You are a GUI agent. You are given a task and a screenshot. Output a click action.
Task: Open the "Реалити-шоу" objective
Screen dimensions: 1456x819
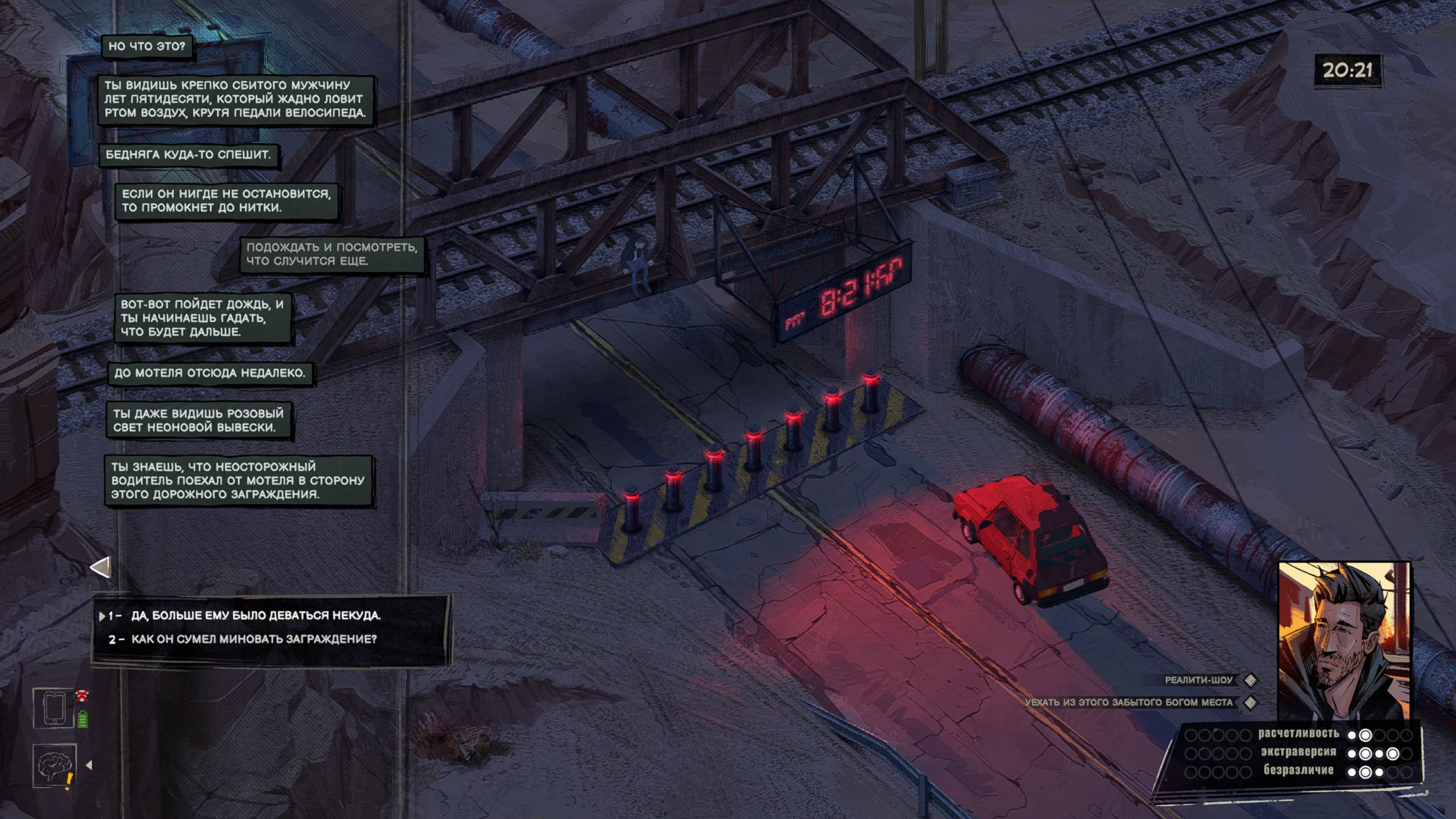pyautogui.click(x=1198, y=680)
